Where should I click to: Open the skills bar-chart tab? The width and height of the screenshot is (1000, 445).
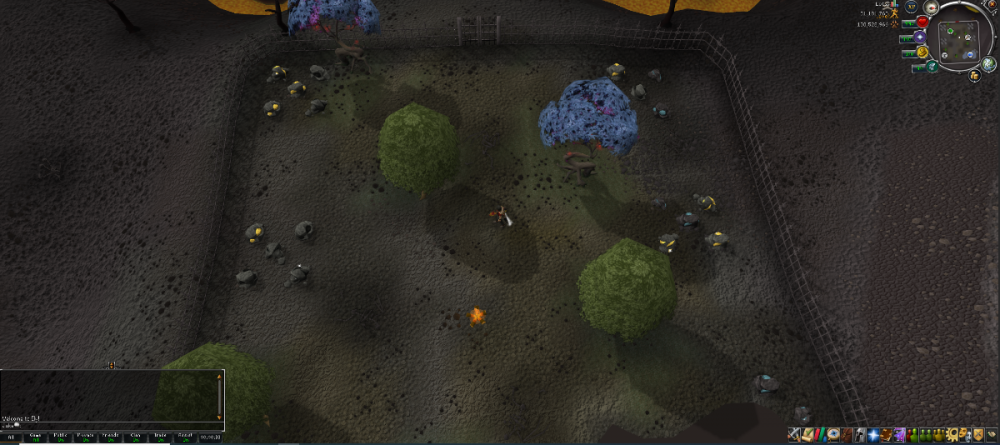820,435
